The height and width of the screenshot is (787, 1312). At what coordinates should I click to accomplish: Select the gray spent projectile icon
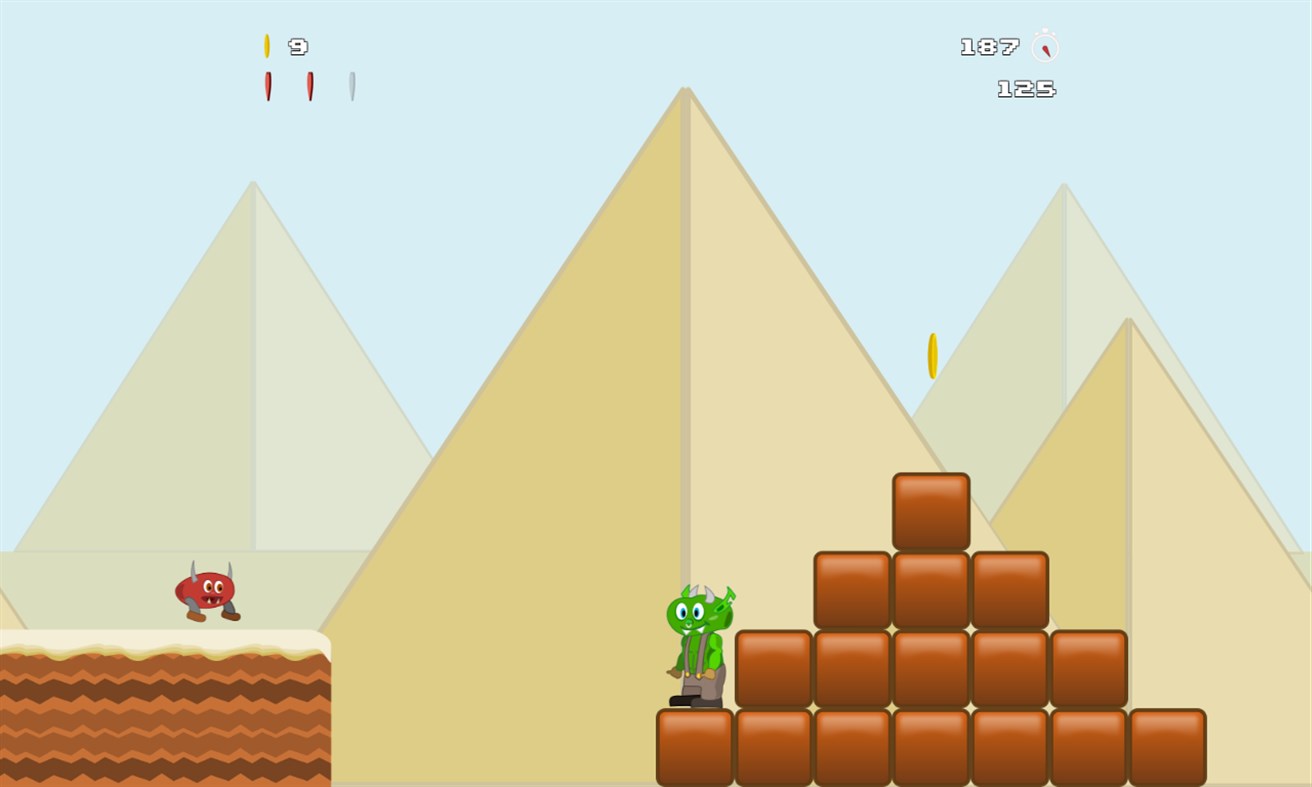(x=352, y=87)
